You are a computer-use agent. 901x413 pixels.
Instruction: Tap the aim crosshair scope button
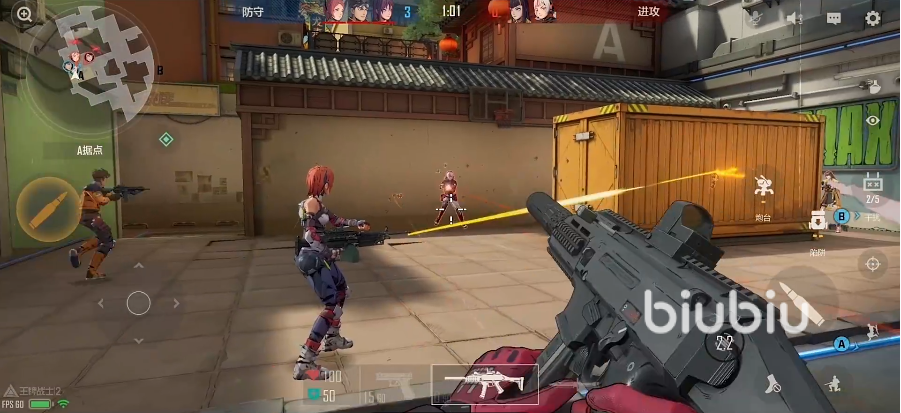point(873,264)
